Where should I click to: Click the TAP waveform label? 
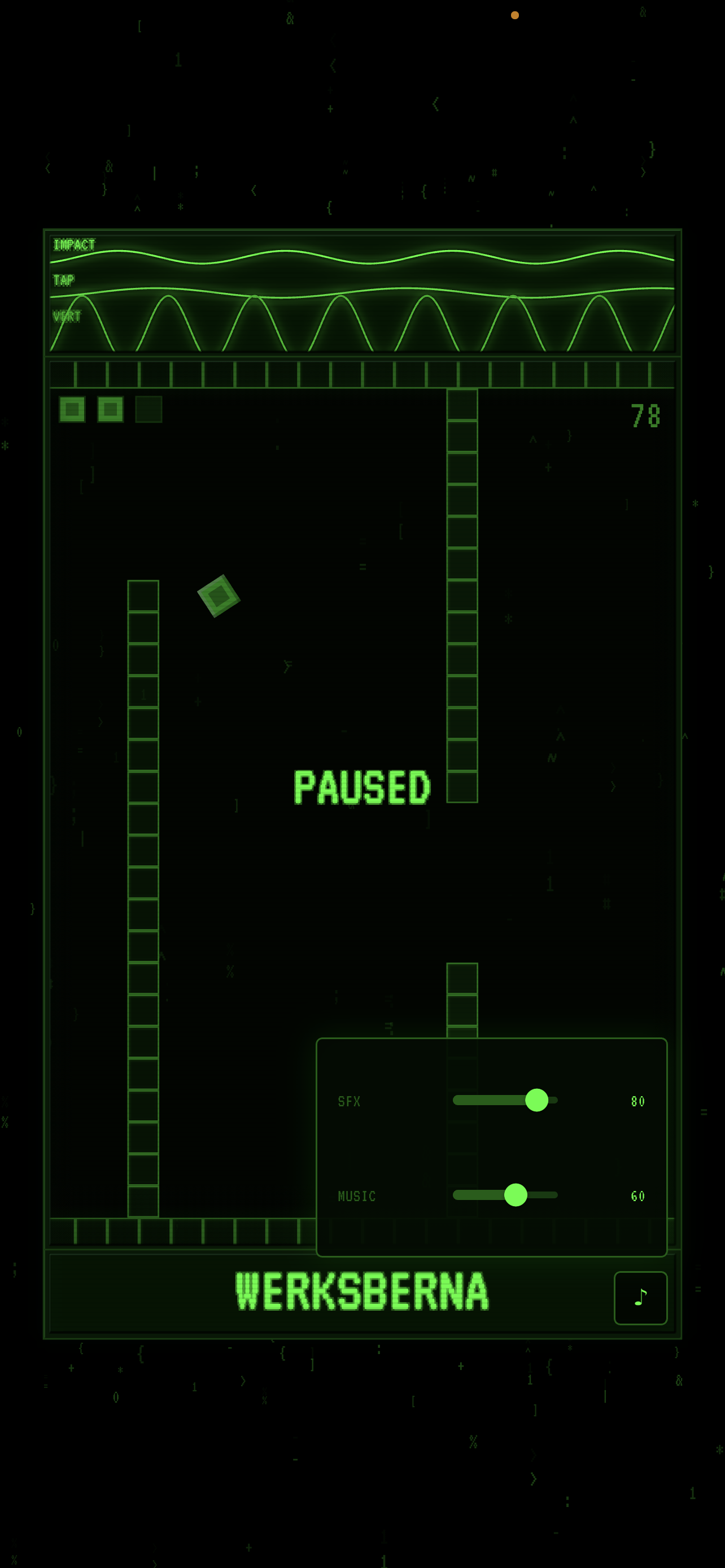point(63,281)
